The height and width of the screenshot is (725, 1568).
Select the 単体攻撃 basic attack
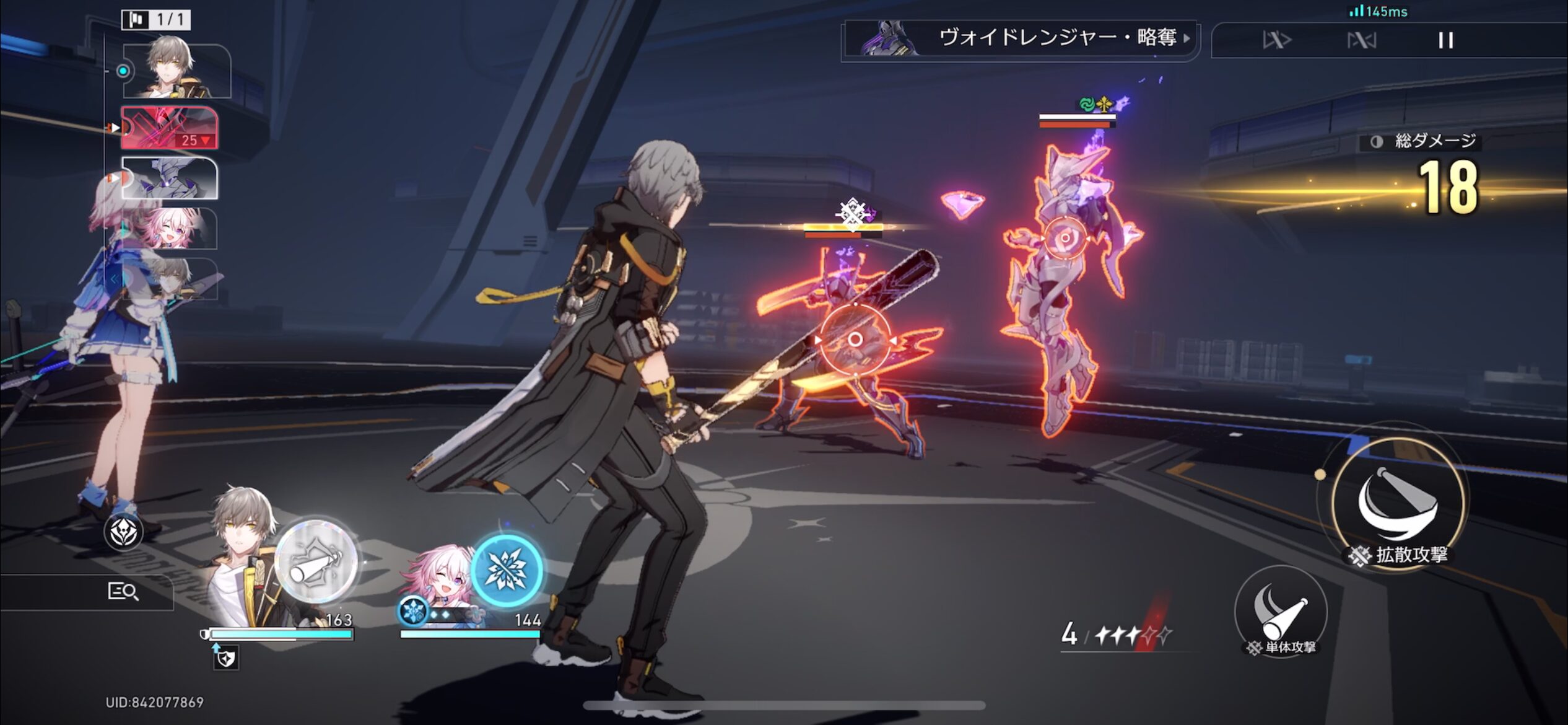pyautogui.click(x=1281, y=611)
